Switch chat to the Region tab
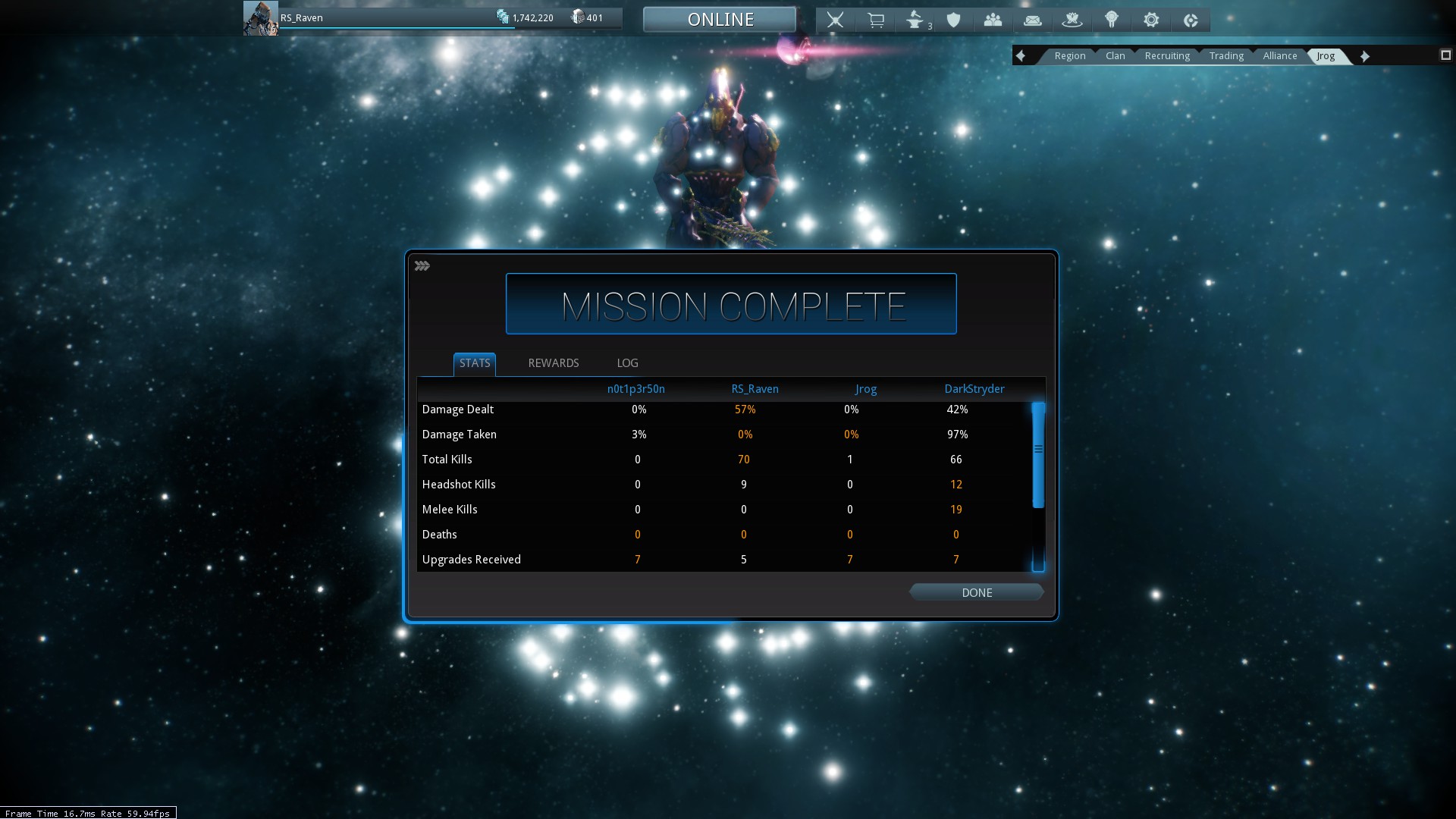1456x819 pixels. (x=1069, y=56)
